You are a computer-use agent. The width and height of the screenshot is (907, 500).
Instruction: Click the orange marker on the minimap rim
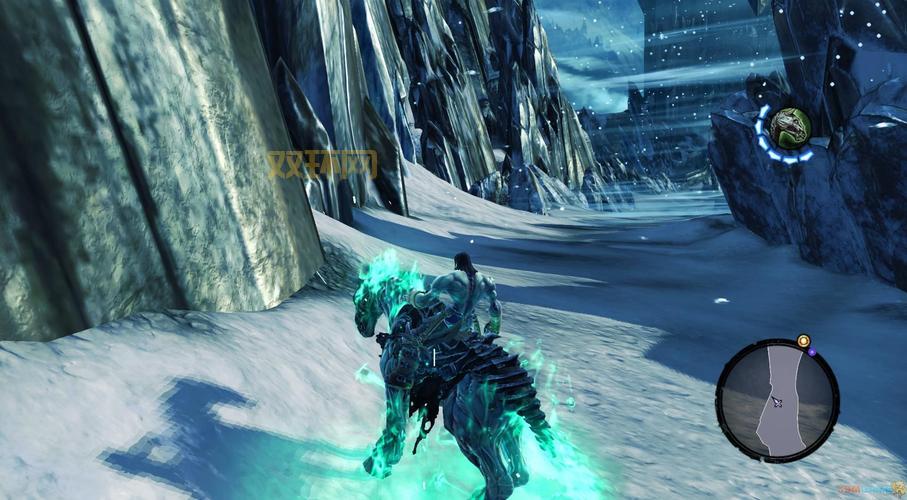802,341
